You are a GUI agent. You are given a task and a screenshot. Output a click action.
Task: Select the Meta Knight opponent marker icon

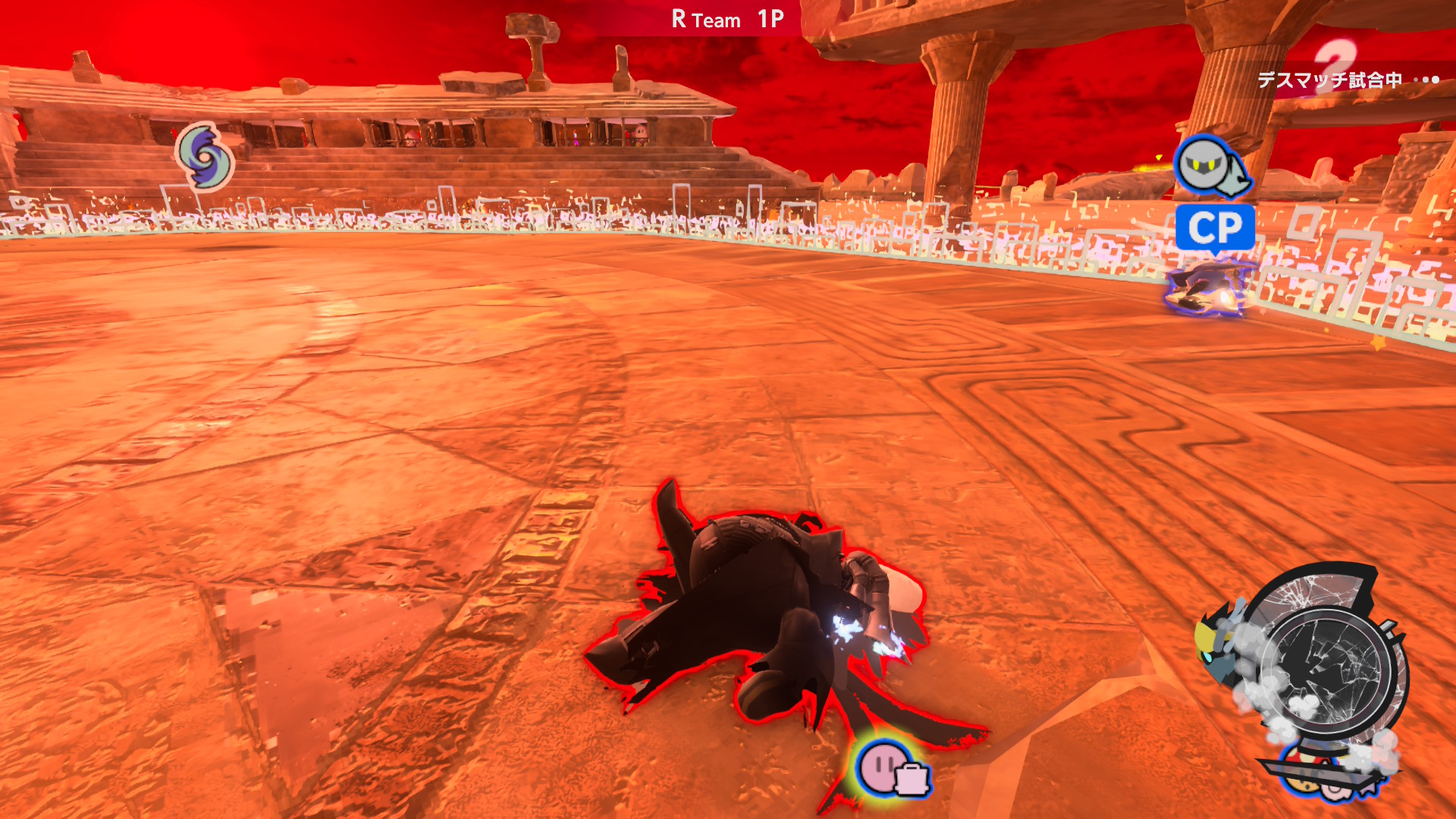1211,166
